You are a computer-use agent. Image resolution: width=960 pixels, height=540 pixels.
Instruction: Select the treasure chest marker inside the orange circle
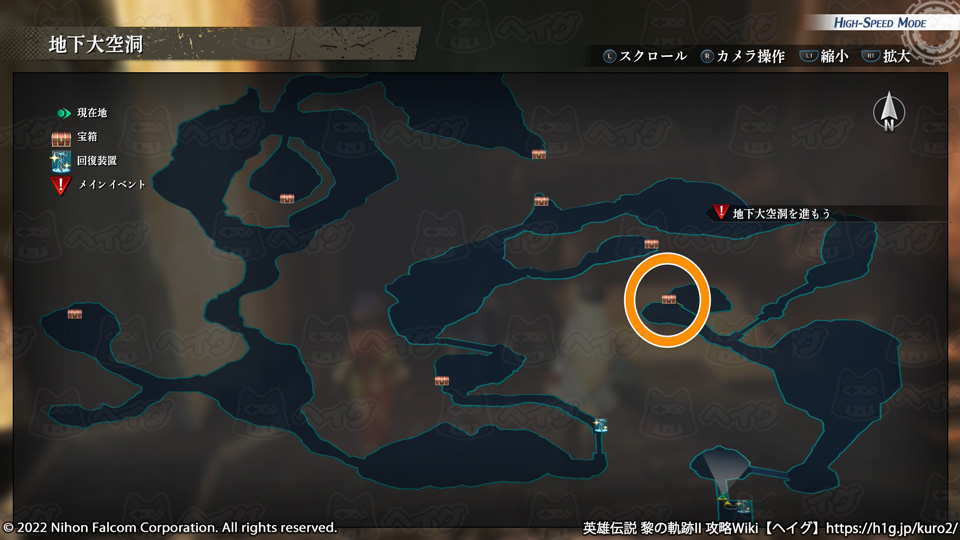coord(668,299)
